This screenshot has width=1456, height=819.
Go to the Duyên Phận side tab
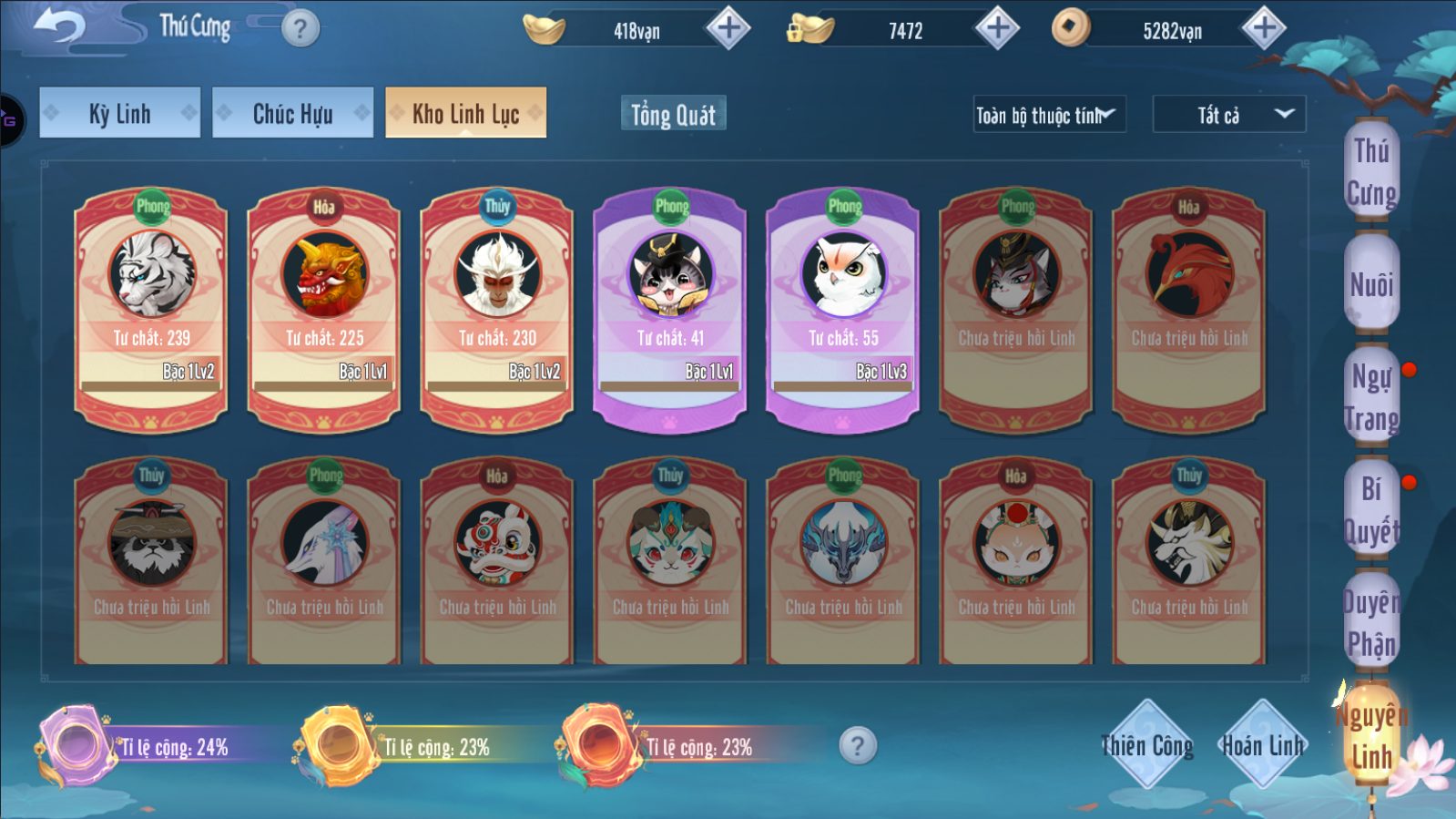1371,622
